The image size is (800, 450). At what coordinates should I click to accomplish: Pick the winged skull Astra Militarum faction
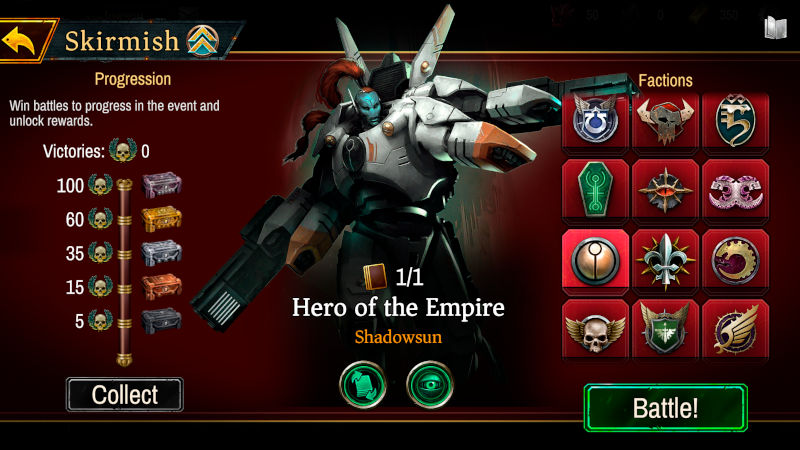(595, 329)
